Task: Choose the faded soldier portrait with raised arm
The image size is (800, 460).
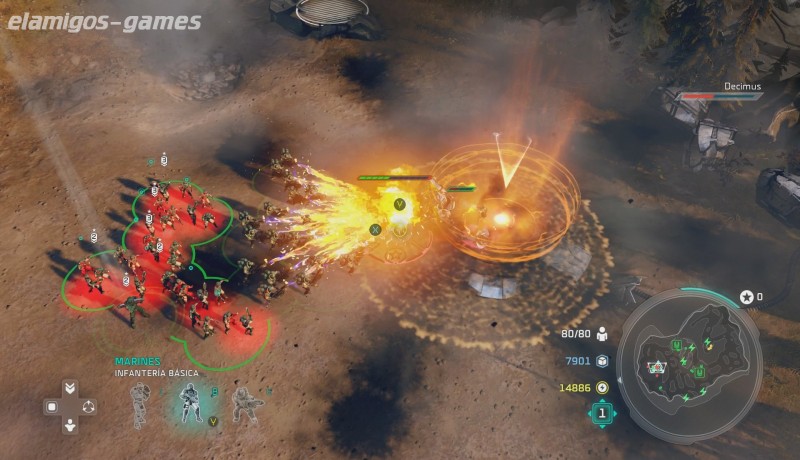Action: click(x=141, y=404)
